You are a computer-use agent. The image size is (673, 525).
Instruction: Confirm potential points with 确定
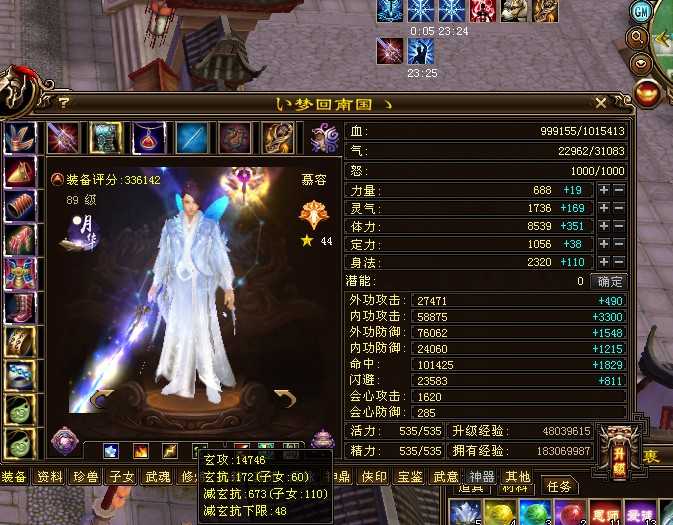point(608,281)
